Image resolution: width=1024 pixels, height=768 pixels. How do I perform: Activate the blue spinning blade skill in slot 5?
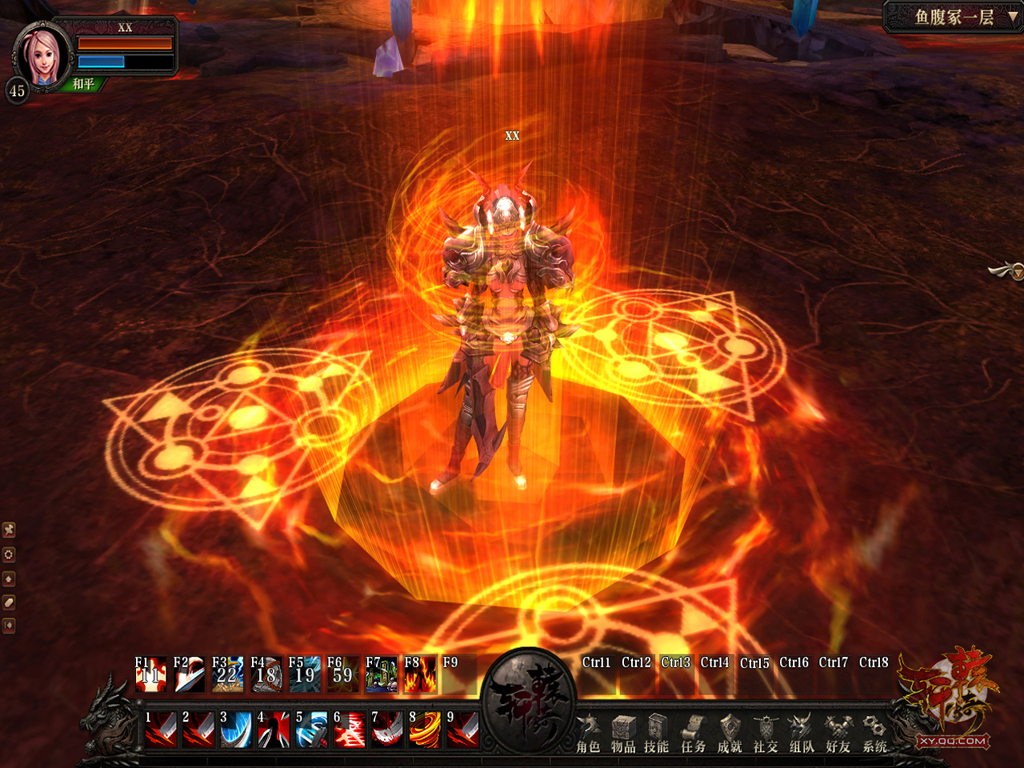[312, 729]
